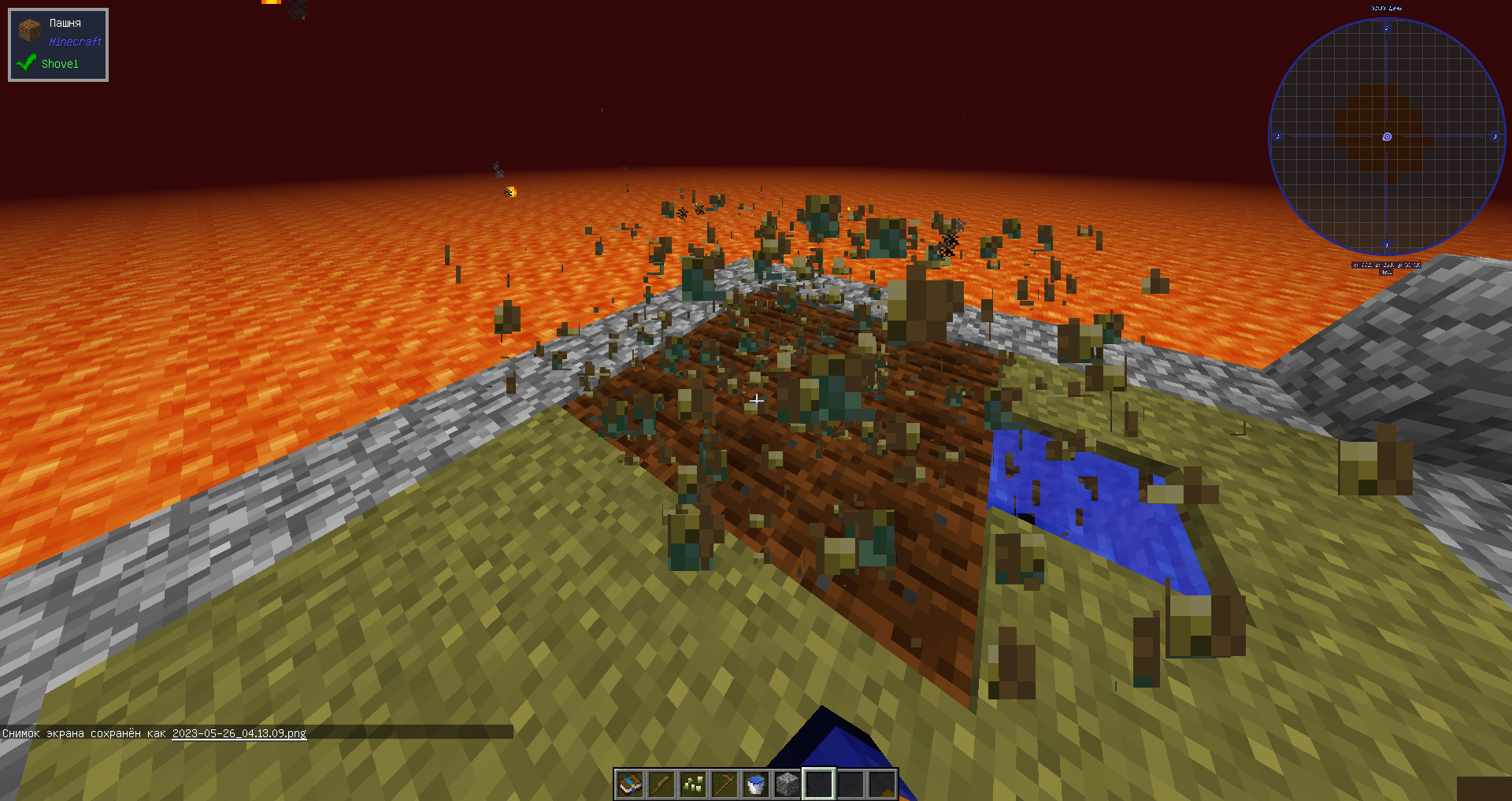Viewport: 1512px width, 801px height.
Task: Click the east marker on the minimap edge
Action: pyautogui.click(x=1495, y=136)
